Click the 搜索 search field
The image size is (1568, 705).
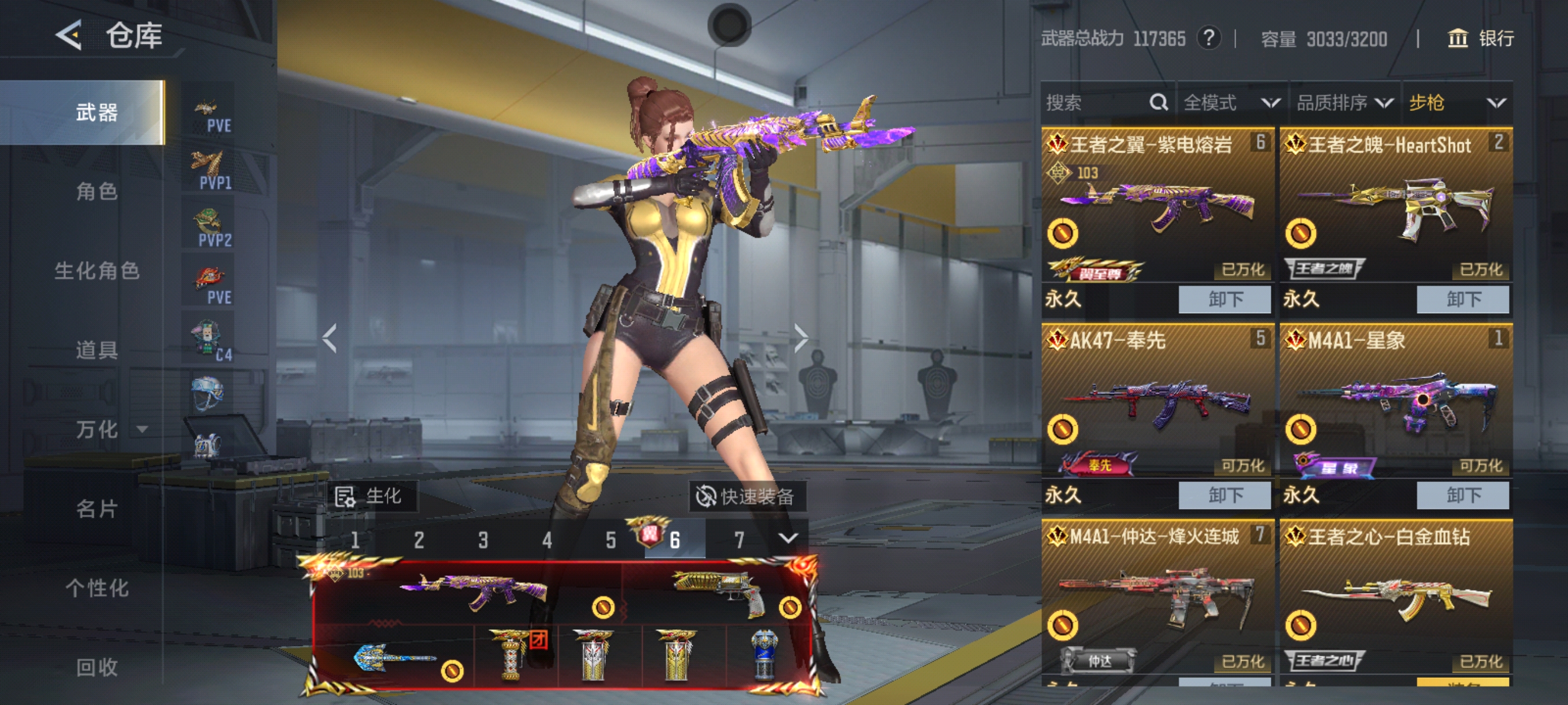click(x=1096, y=102)
